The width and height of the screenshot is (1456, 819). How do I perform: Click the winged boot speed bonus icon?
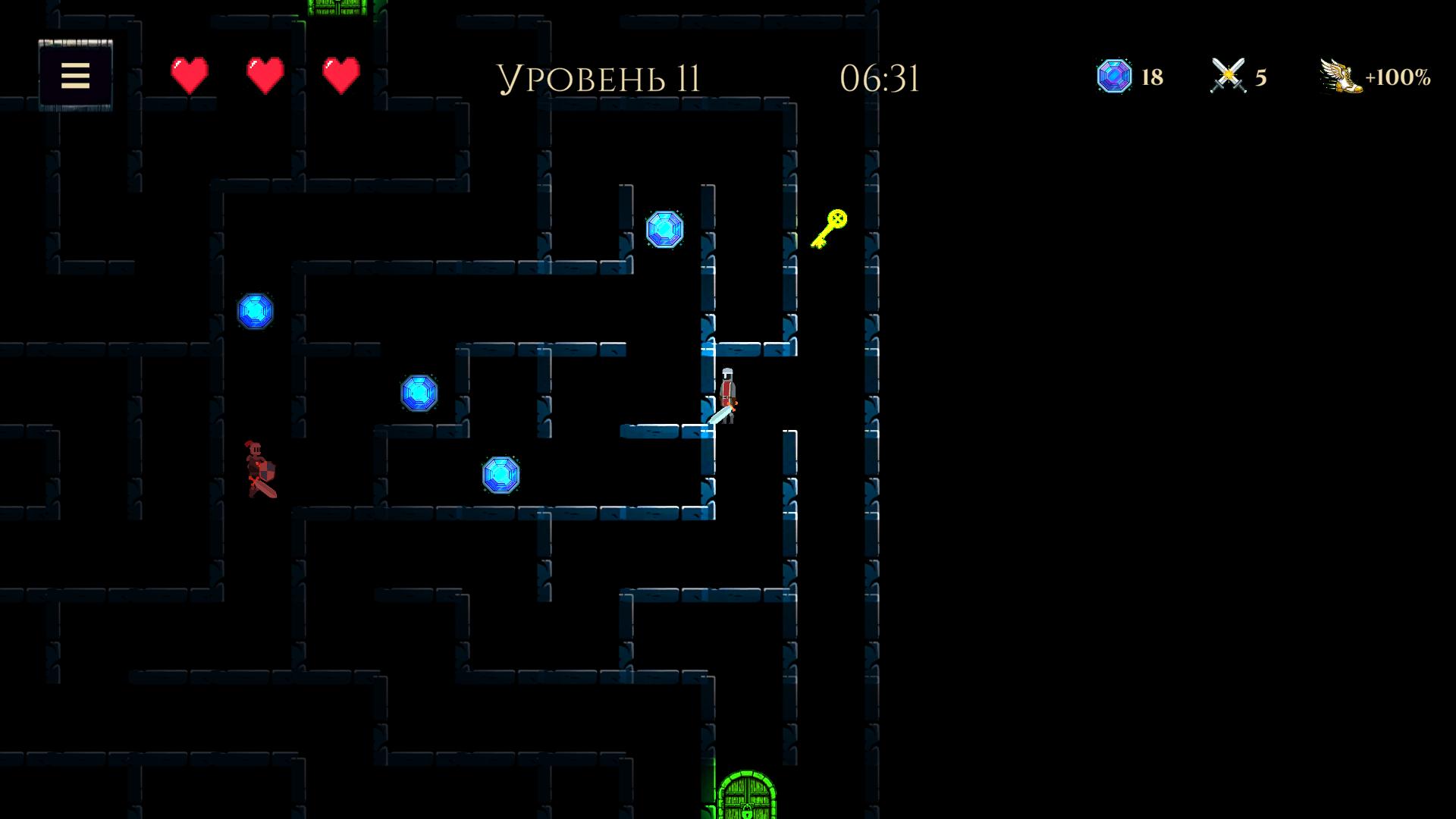tap(1339, 75)
